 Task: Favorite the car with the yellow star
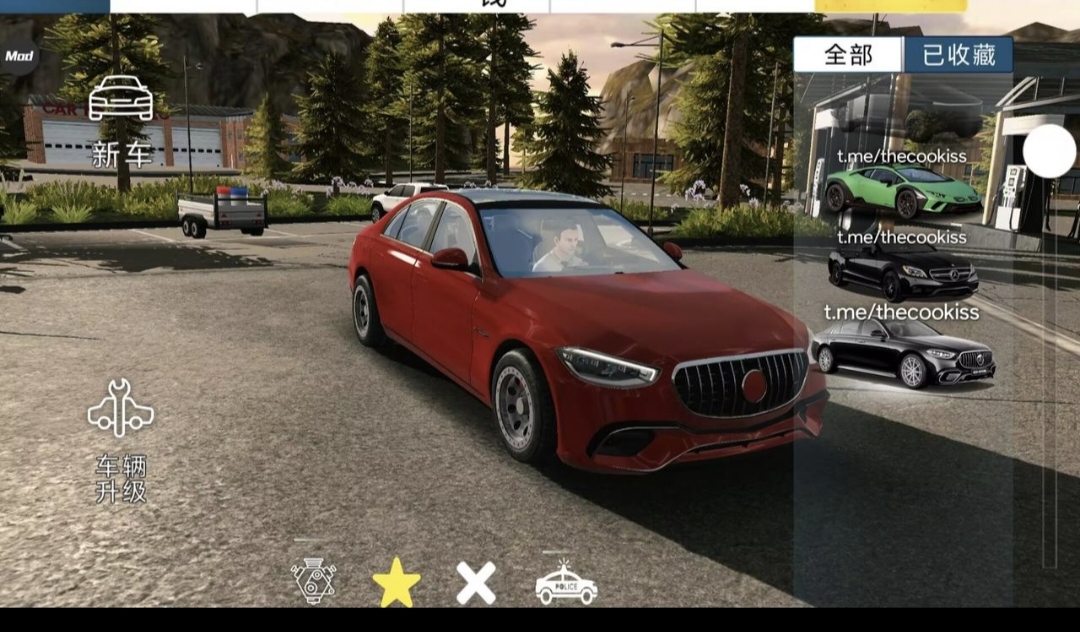click(x=396, y=583)
